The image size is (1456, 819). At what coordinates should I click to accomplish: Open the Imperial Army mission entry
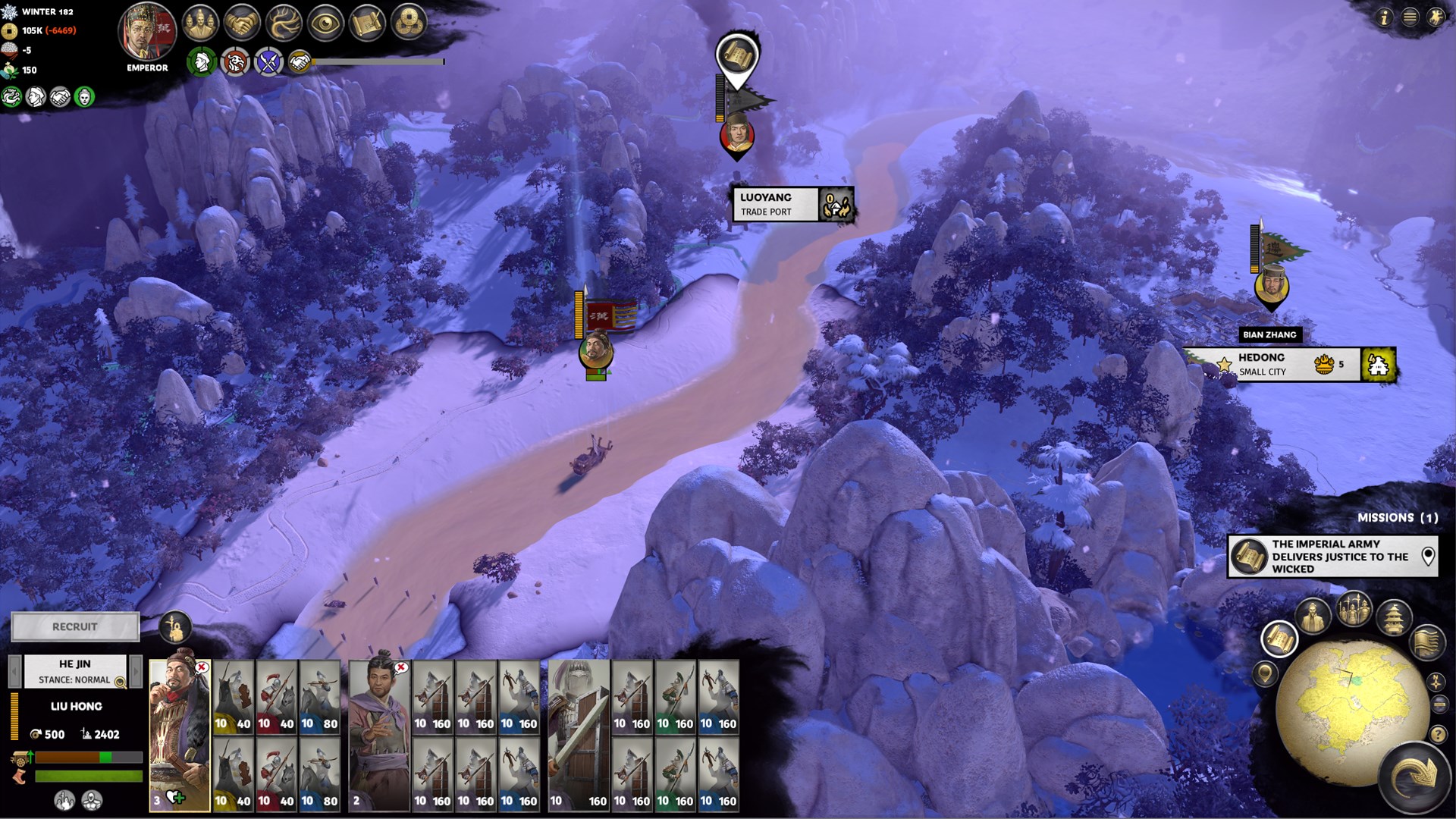pos(1332,556)
